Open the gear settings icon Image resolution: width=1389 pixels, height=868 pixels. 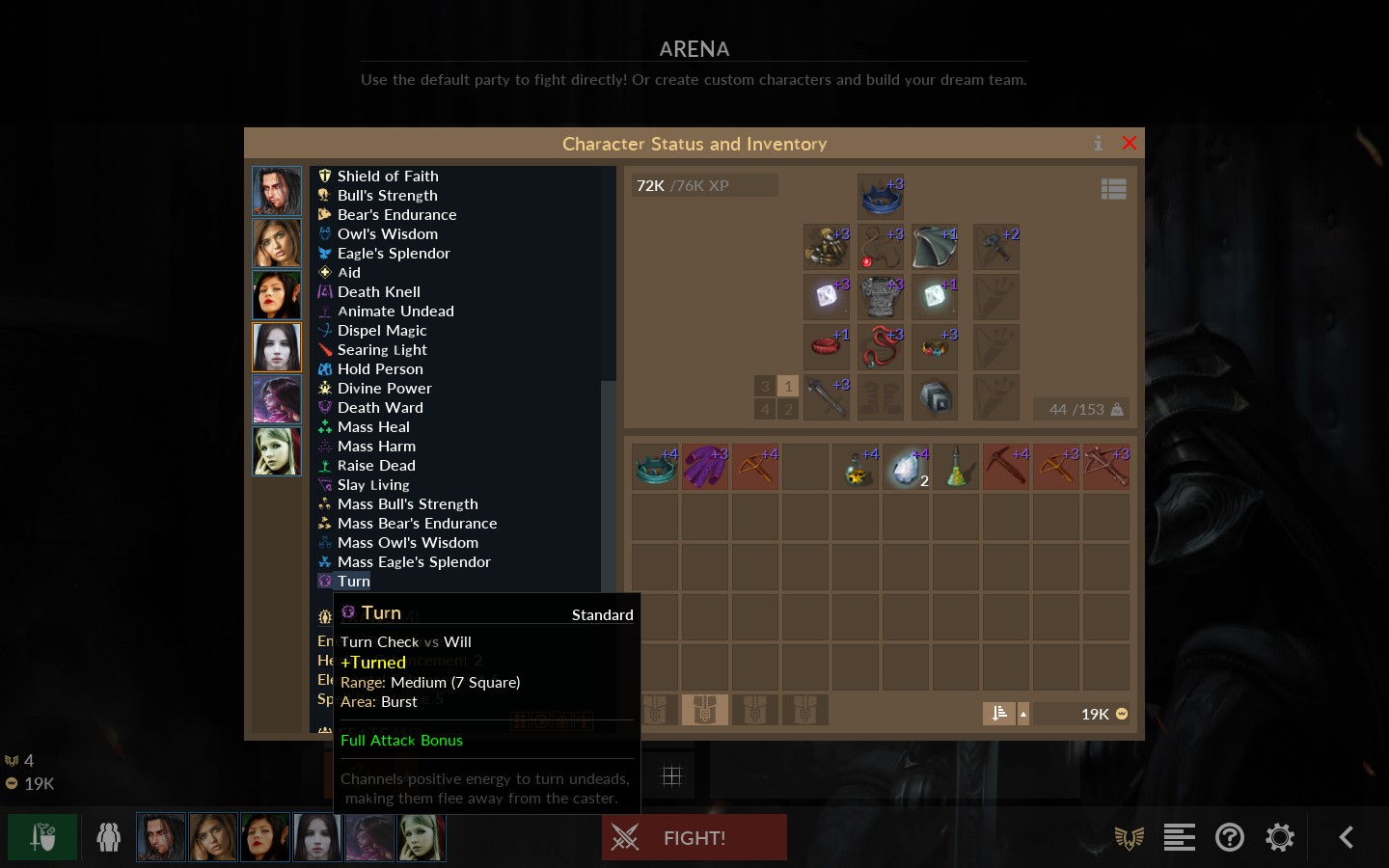[x=1280, y=837]
